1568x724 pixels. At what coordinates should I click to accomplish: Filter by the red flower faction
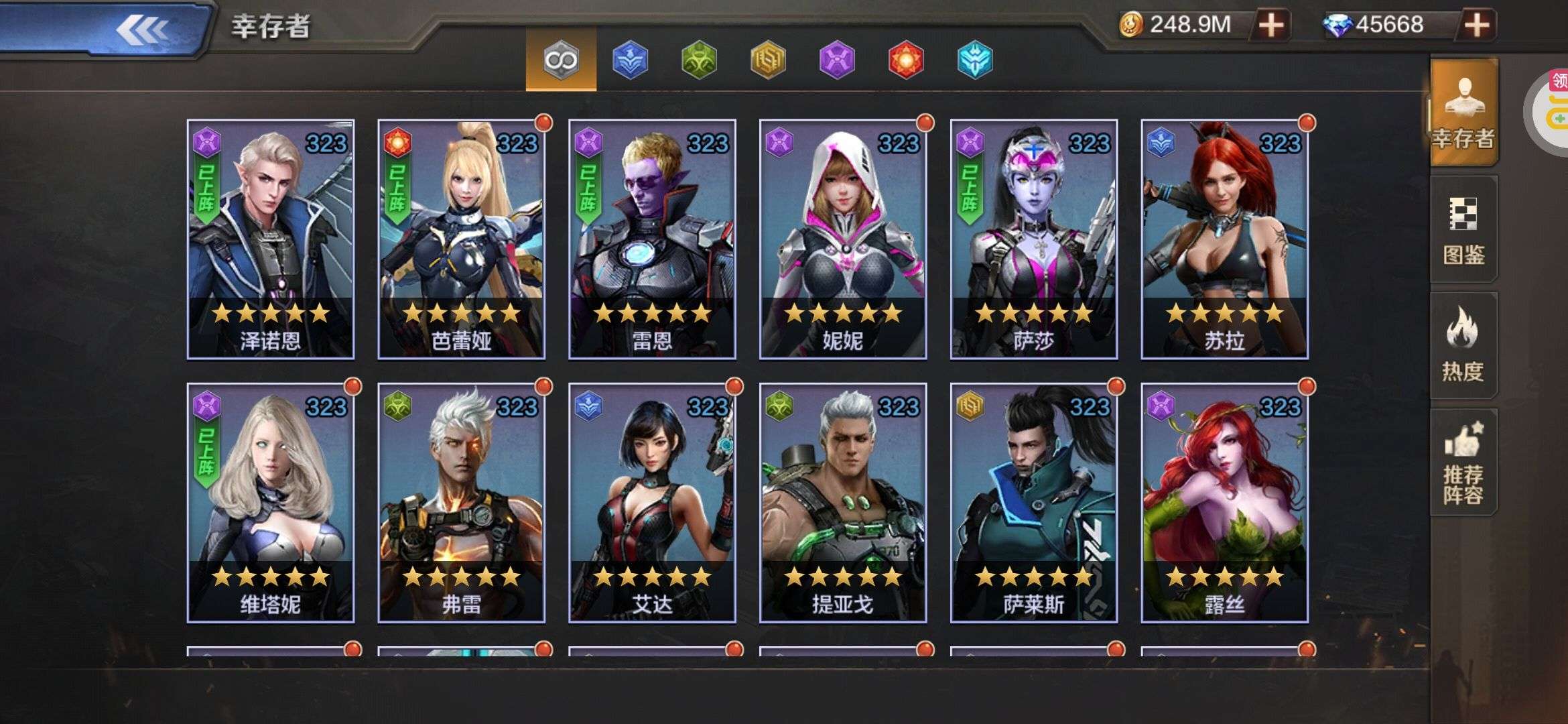pyautogui.click(x=906, y=60)
